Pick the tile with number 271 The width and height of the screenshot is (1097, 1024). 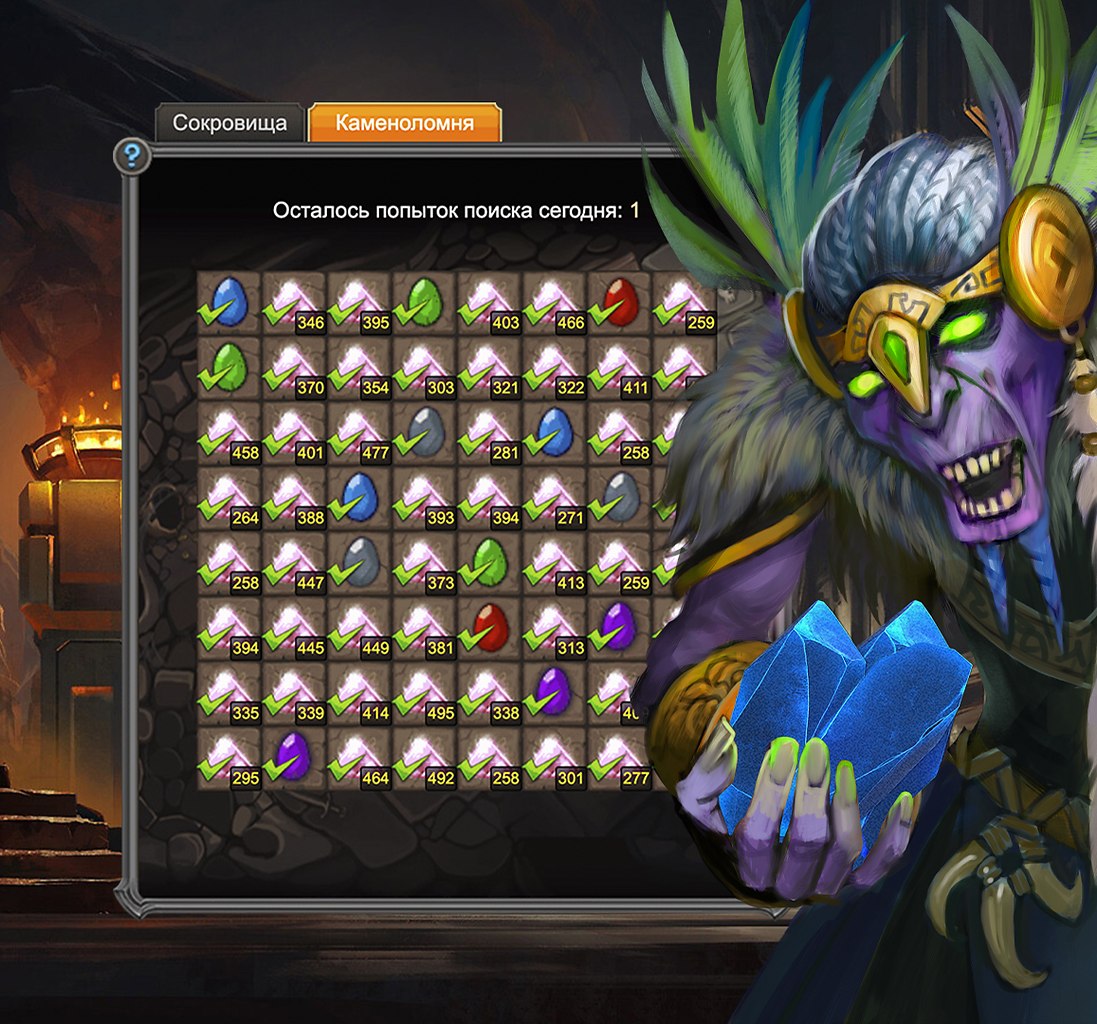(x=555, y=498)
